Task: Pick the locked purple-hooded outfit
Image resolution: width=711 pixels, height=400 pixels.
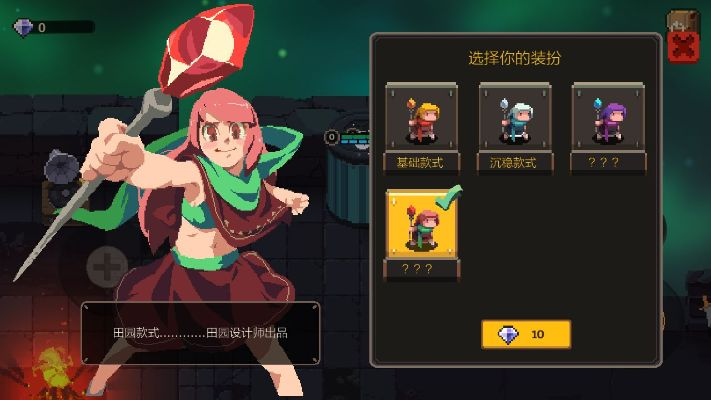Action: coord(607,122)
